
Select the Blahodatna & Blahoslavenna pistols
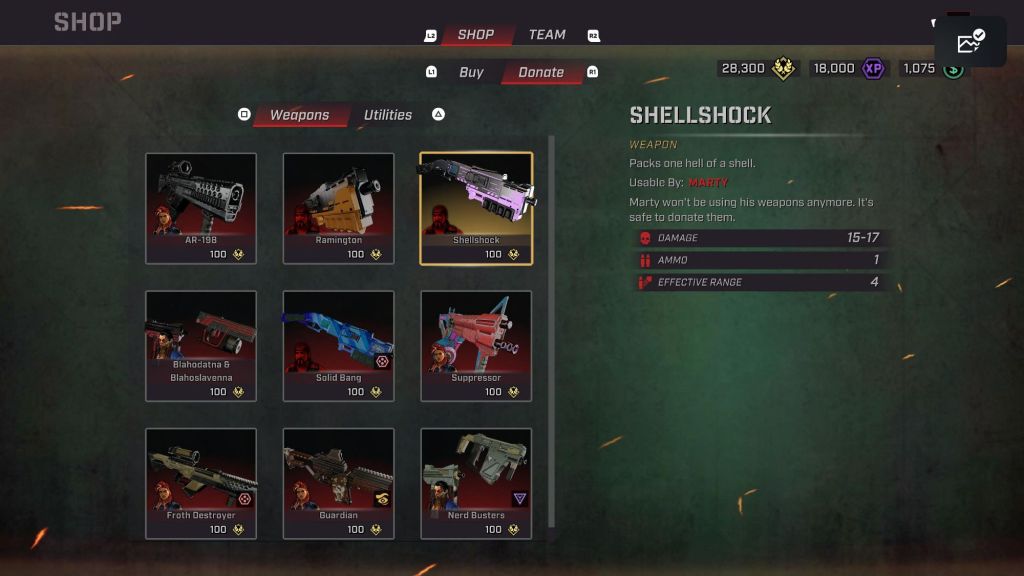(x=201, y=346)
